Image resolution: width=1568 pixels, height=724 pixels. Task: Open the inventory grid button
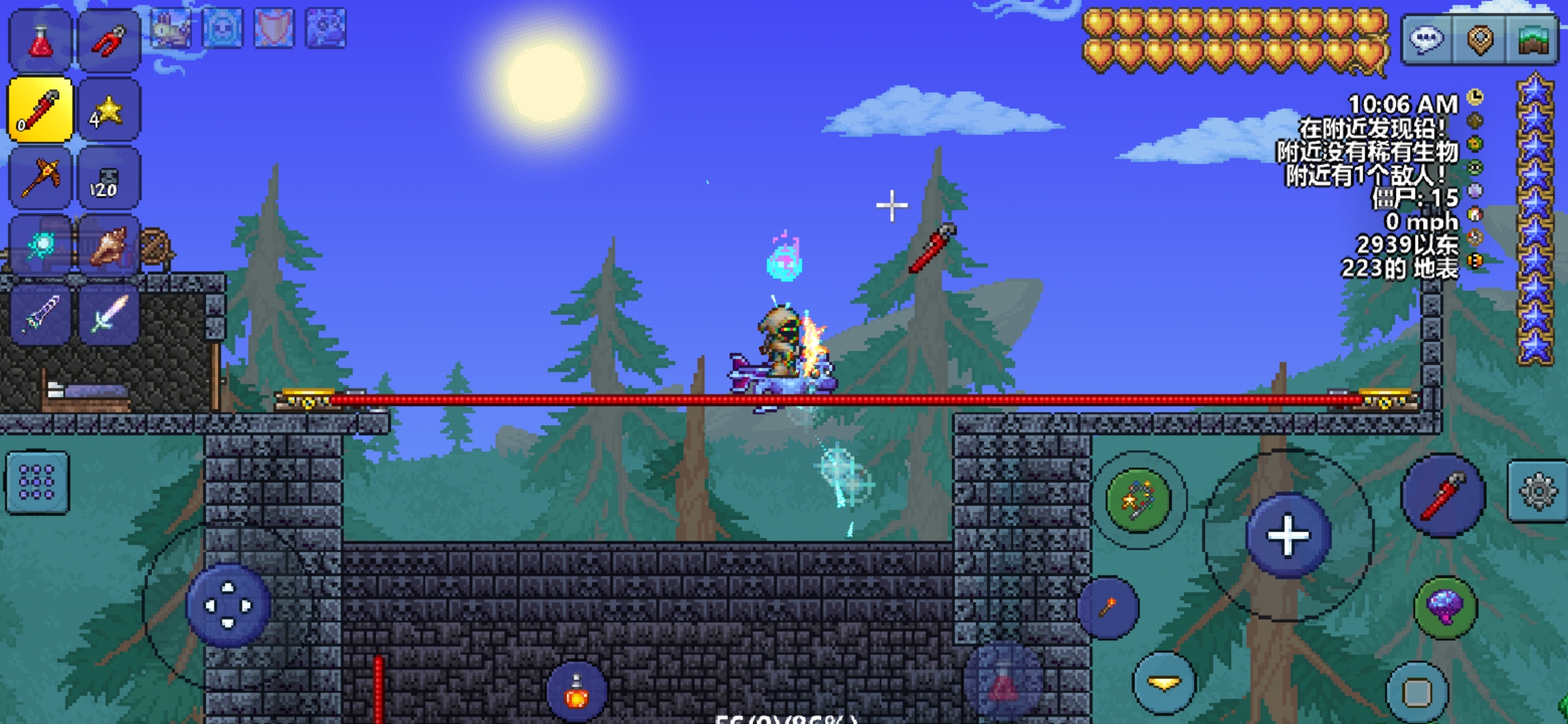[37, 483]
